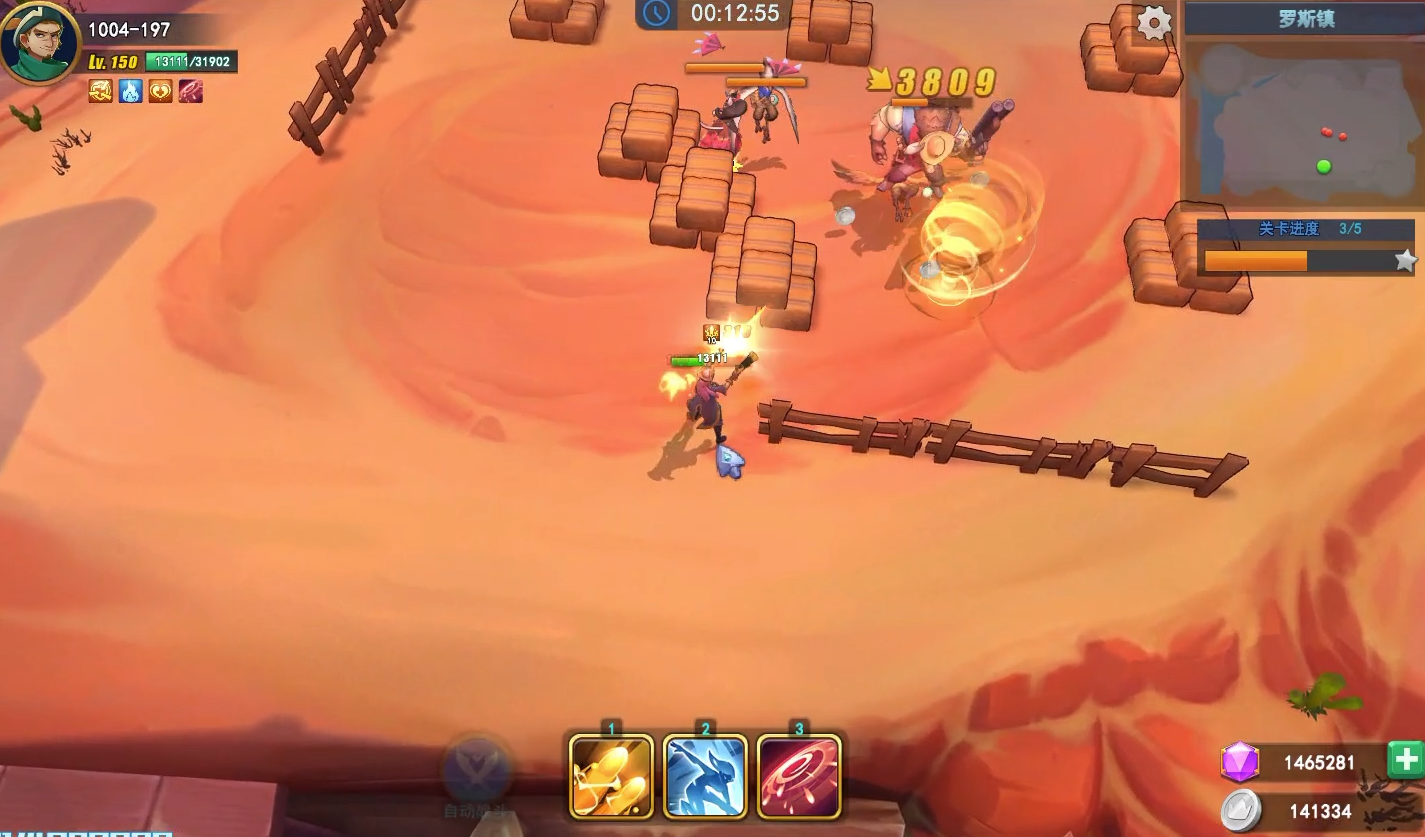Image resolution: width=1425 pixels, height=837 pixels.
Task: Click the purple gem currency icon
Action: coord(1239,763)
